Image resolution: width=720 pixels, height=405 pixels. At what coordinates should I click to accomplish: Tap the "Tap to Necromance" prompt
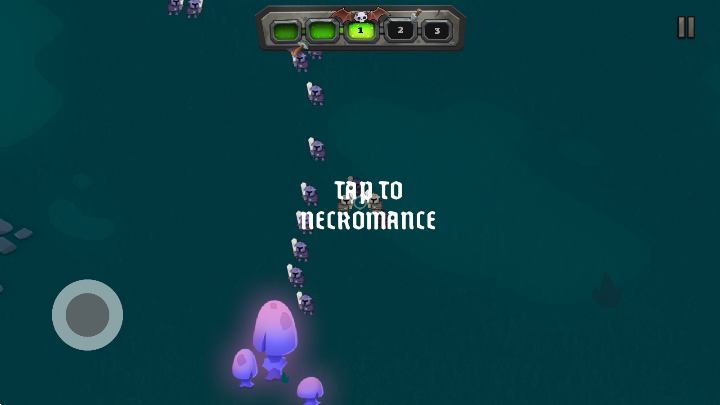coord(368,205)
